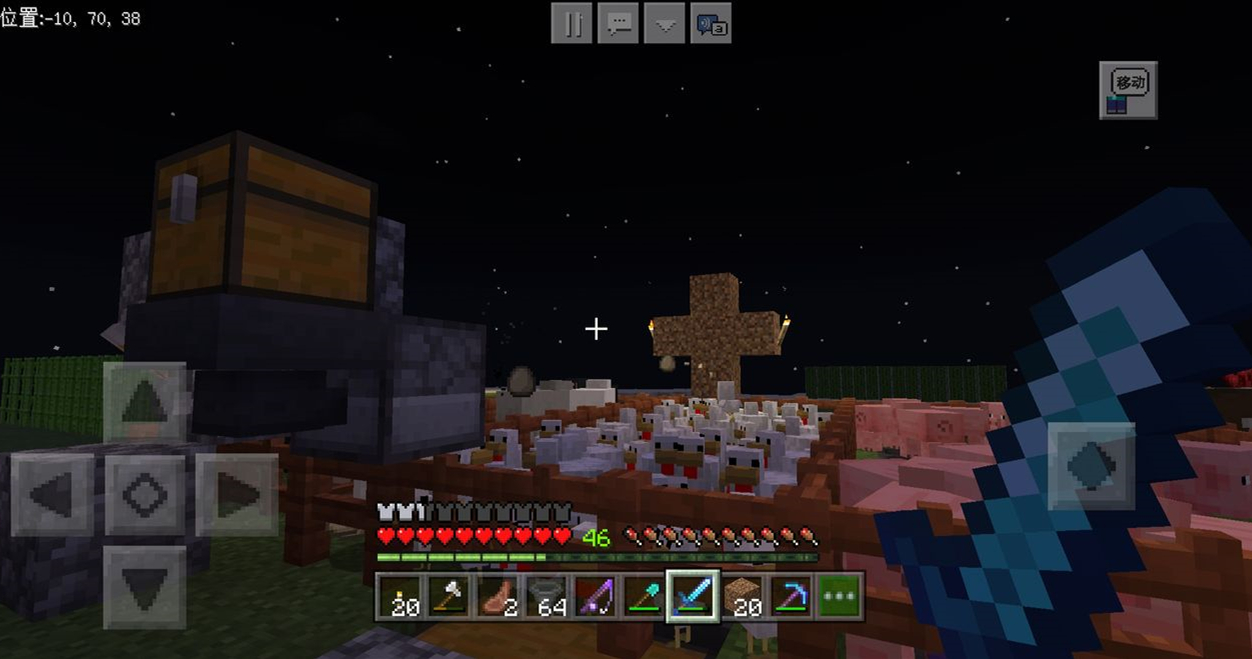Select the torch stack in hotbar
This screenshot has width=1252, height=659.
pos(401,596)
